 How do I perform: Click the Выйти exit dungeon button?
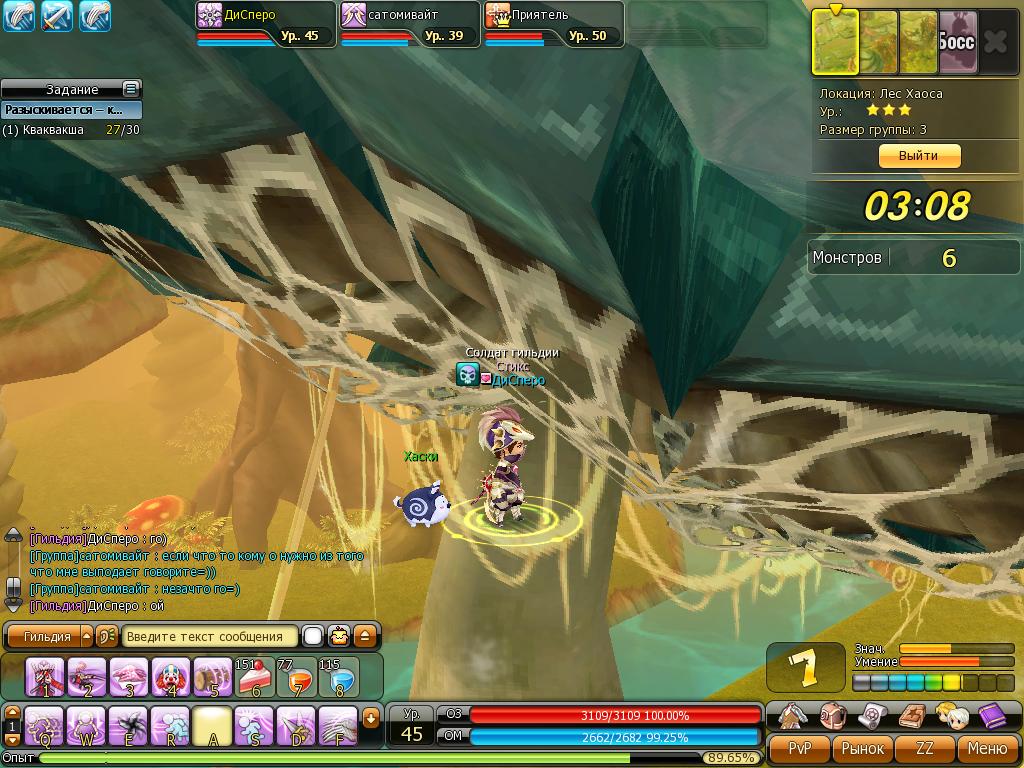click(918, 156)
